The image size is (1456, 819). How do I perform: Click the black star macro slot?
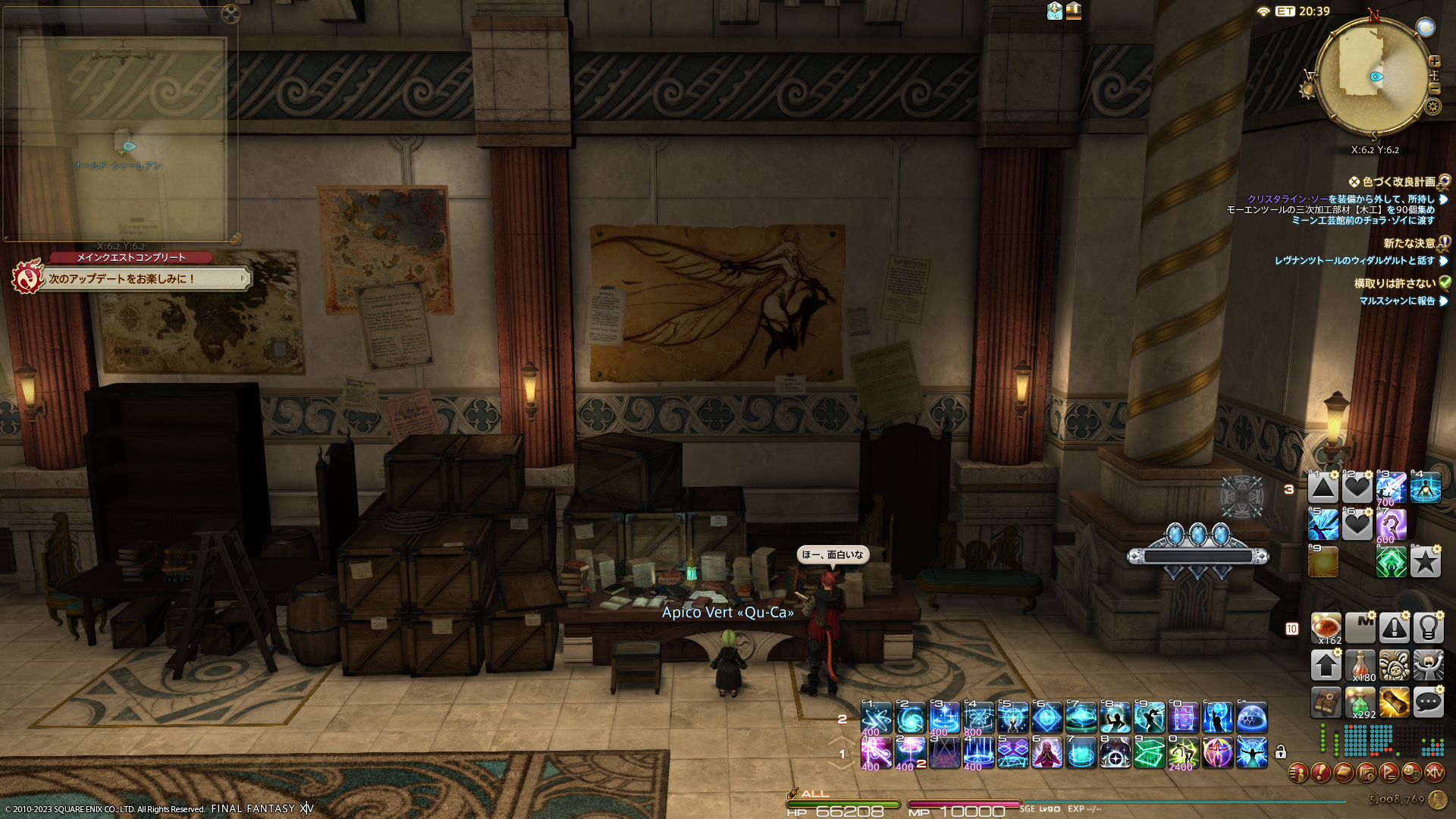[x=1426, y=562]
